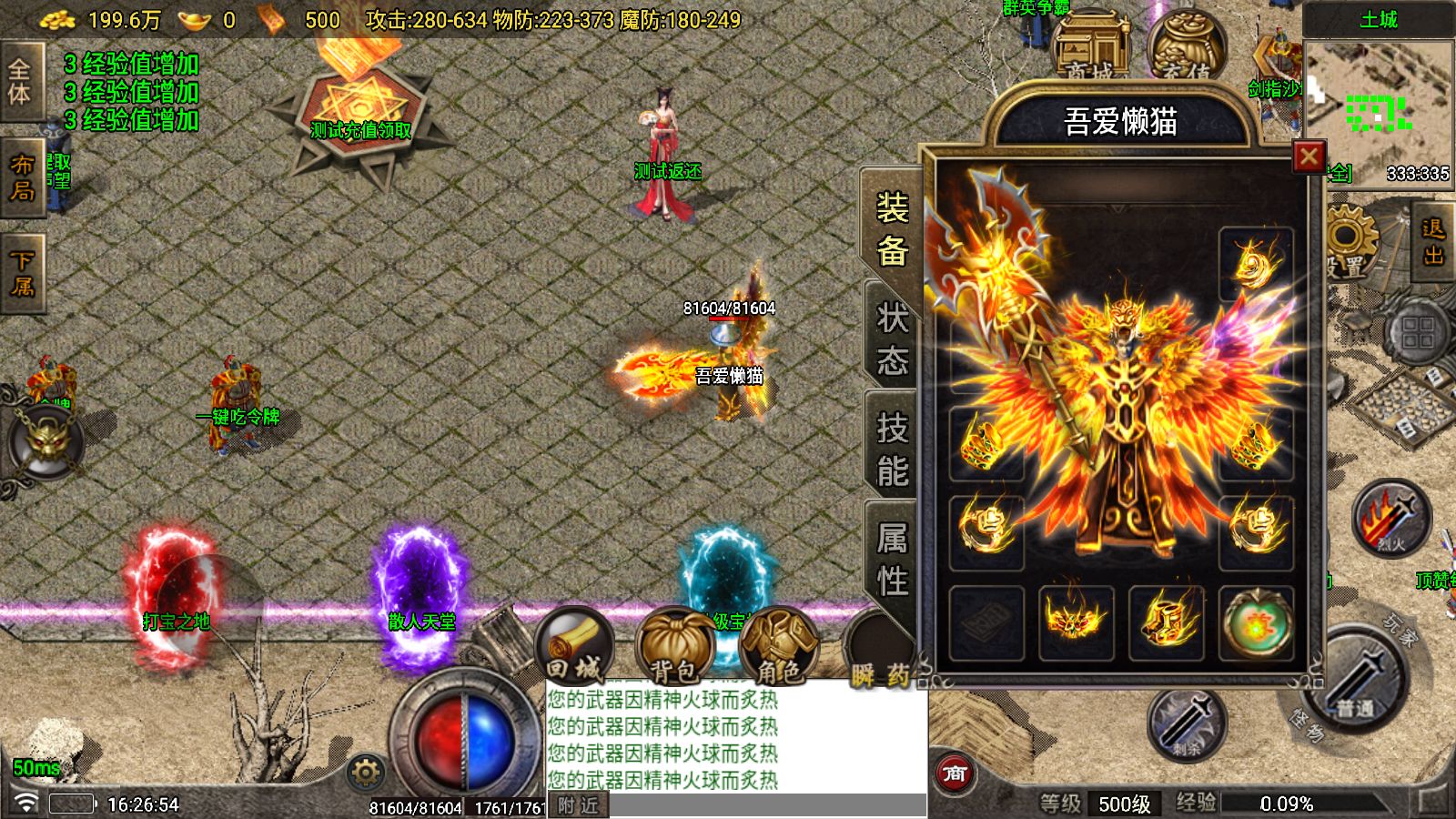Activate the 烈火 flame sword skill
The height and width of the screenshot is (819, 1456).
[x=1390, y=519]
